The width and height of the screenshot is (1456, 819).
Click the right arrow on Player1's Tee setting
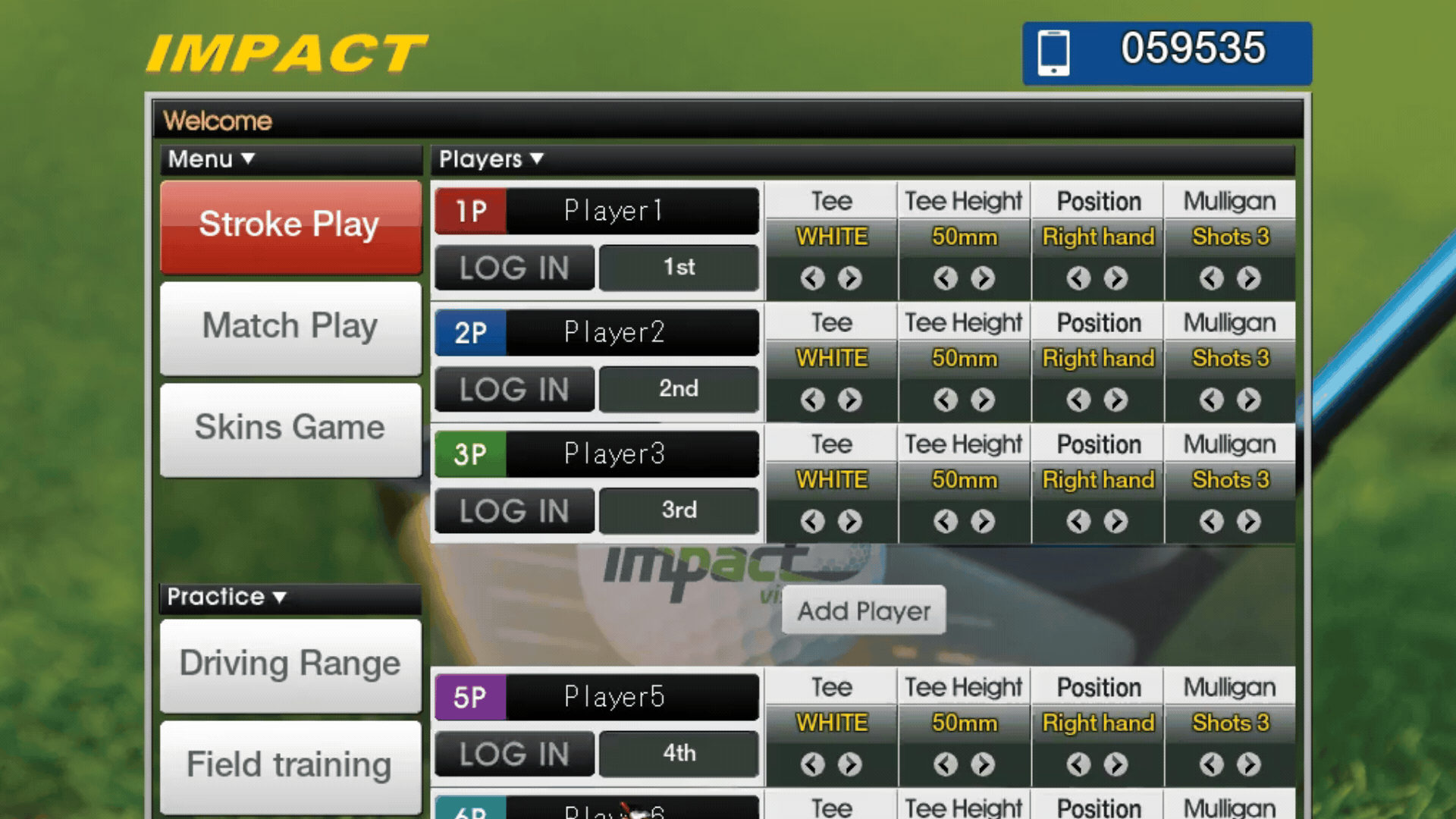pos(851,278)
